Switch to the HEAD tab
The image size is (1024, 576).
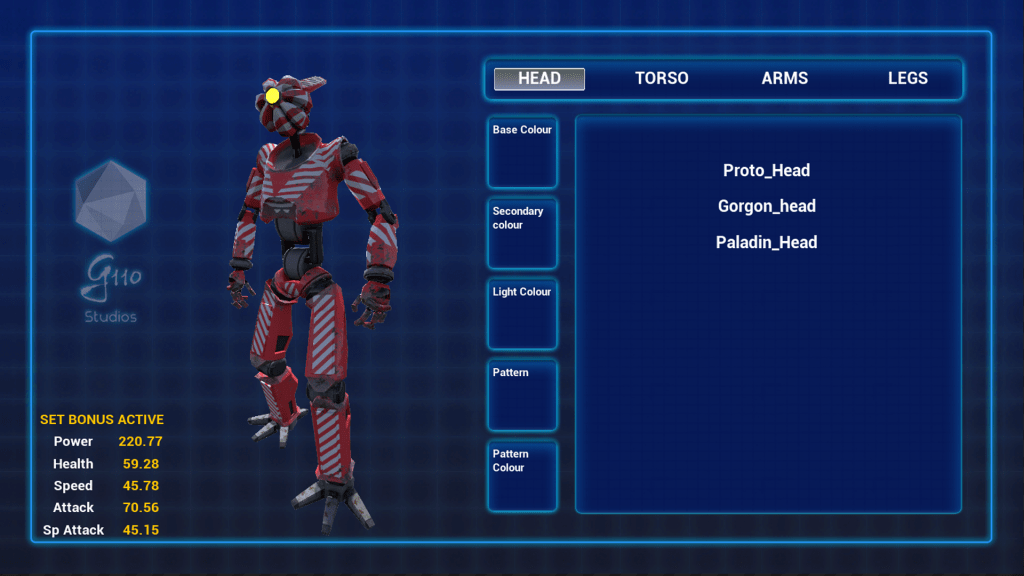pos(539,79)
